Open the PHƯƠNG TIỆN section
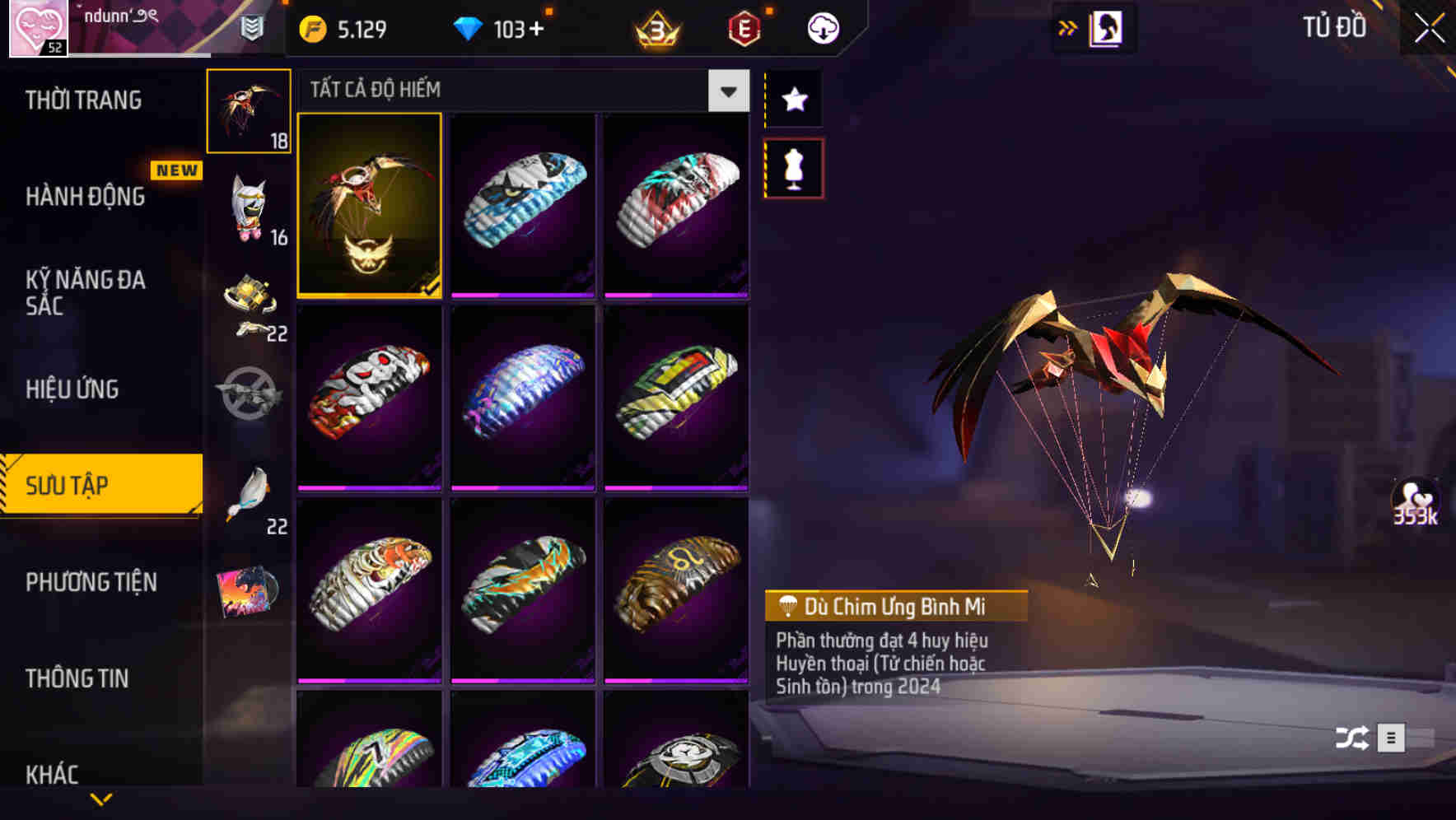The height and width of the screenshot is (820, 1456). click(x=91, y=582)
